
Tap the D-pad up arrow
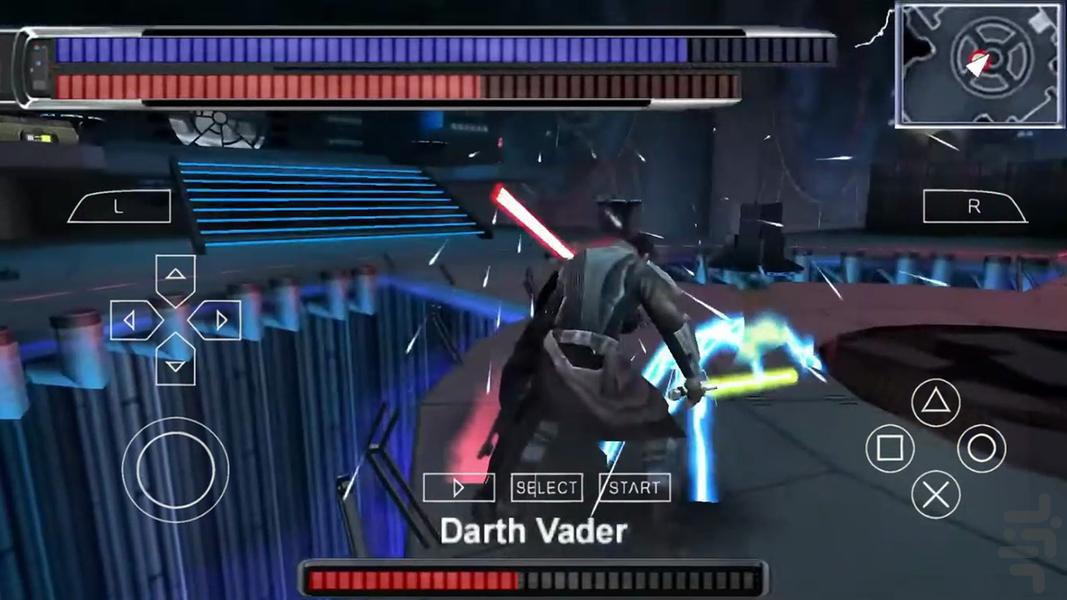point(175,274)
